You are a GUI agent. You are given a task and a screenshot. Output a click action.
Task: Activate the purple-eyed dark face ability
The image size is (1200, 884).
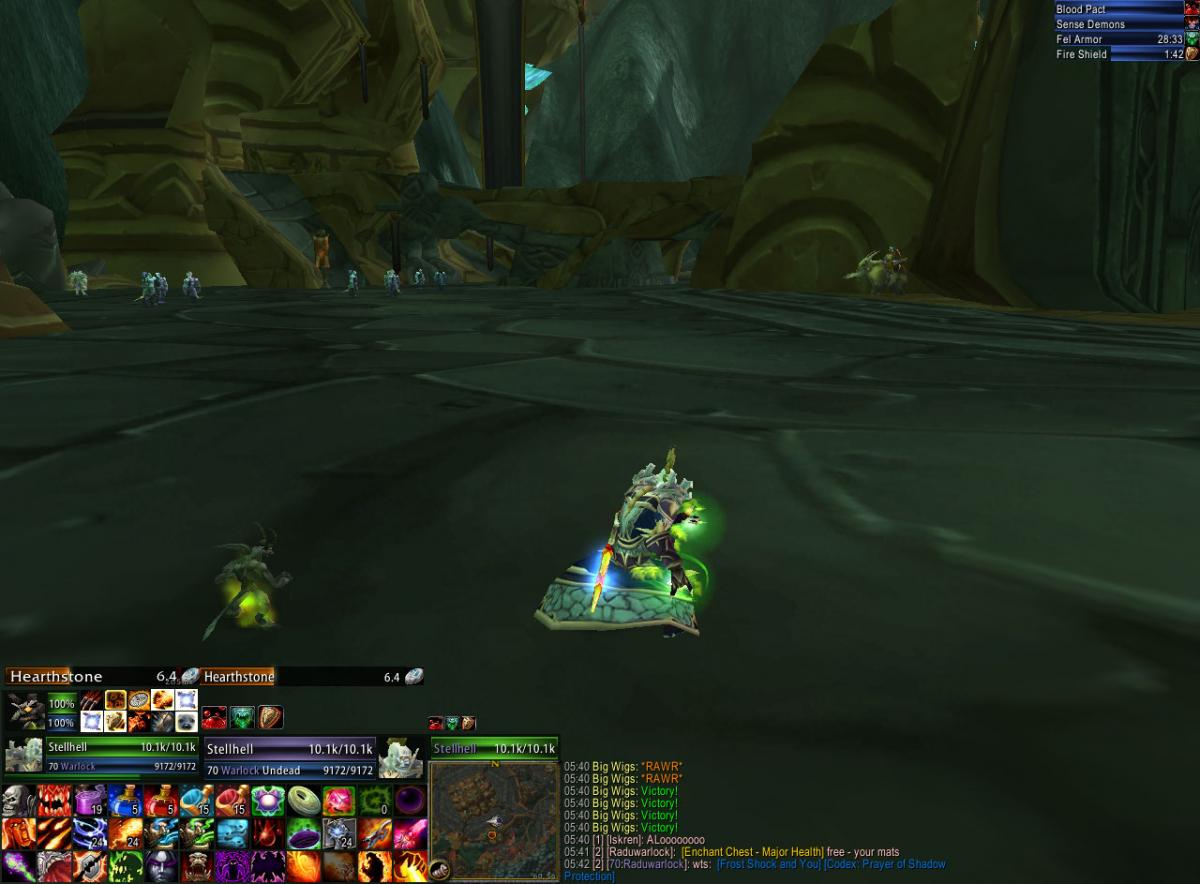click(160, 865)
